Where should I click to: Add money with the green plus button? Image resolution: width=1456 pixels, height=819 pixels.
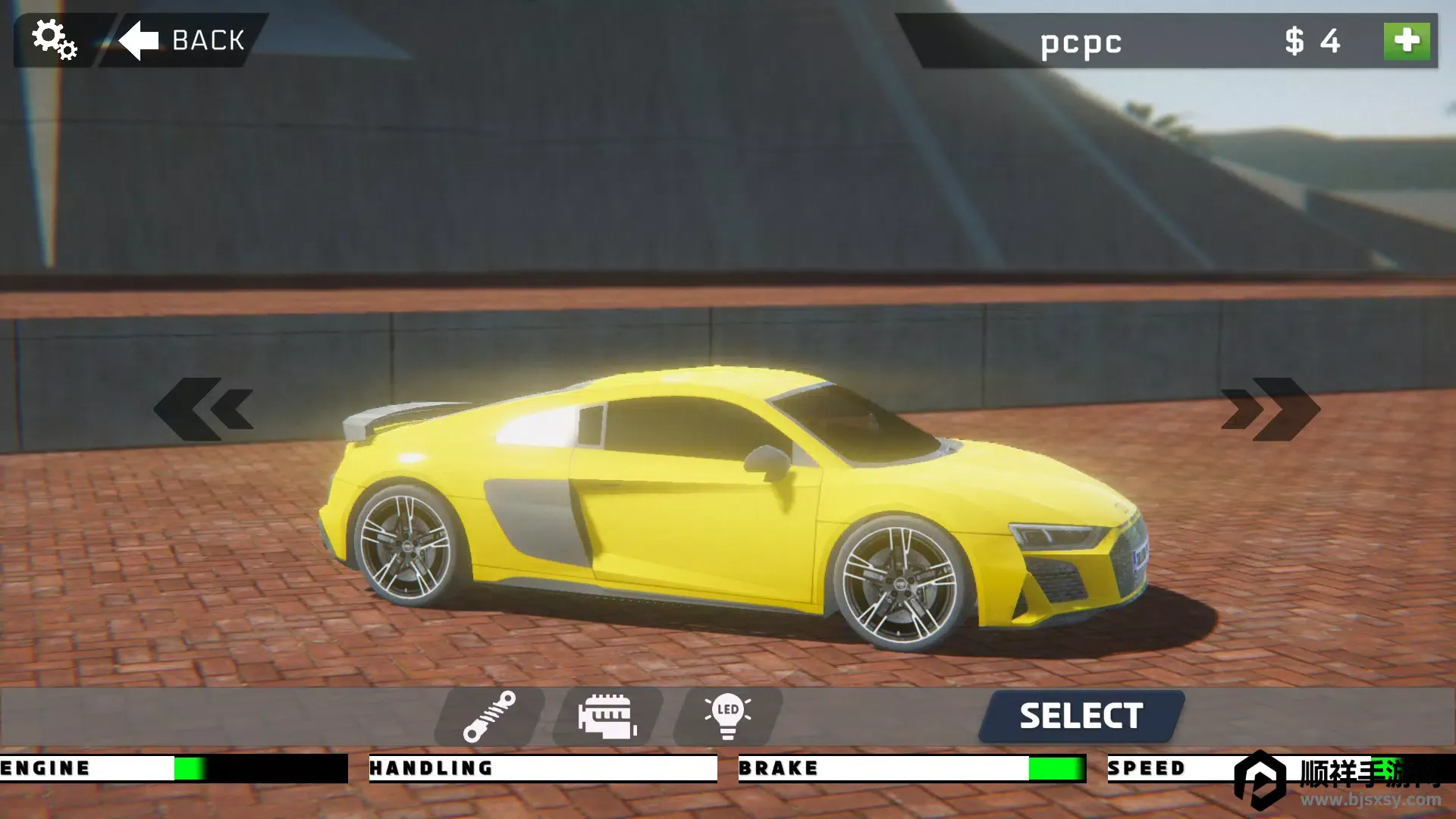point(1406,41)
